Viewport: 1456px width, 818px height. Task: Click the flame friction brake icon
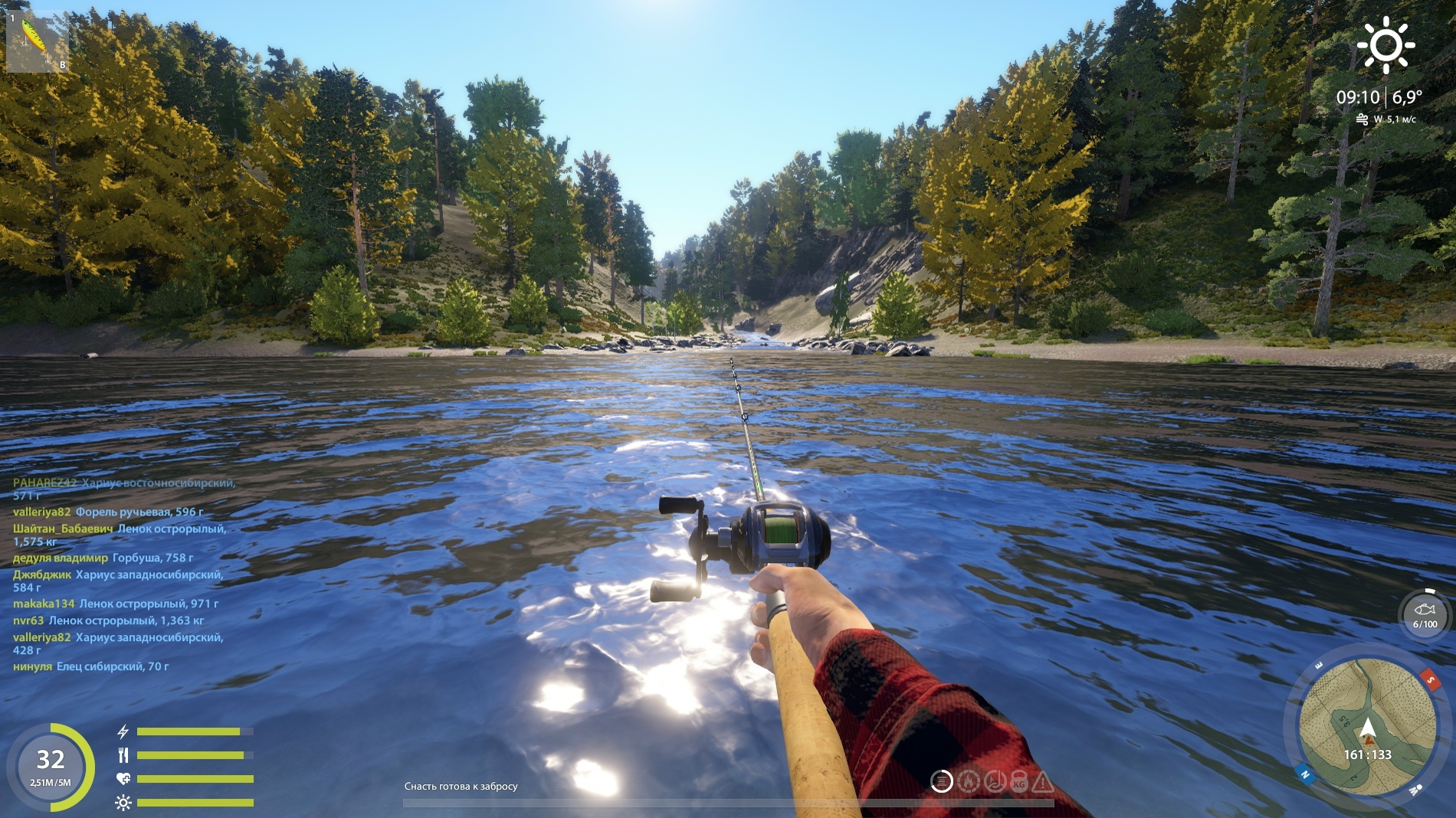coord(969,781)
